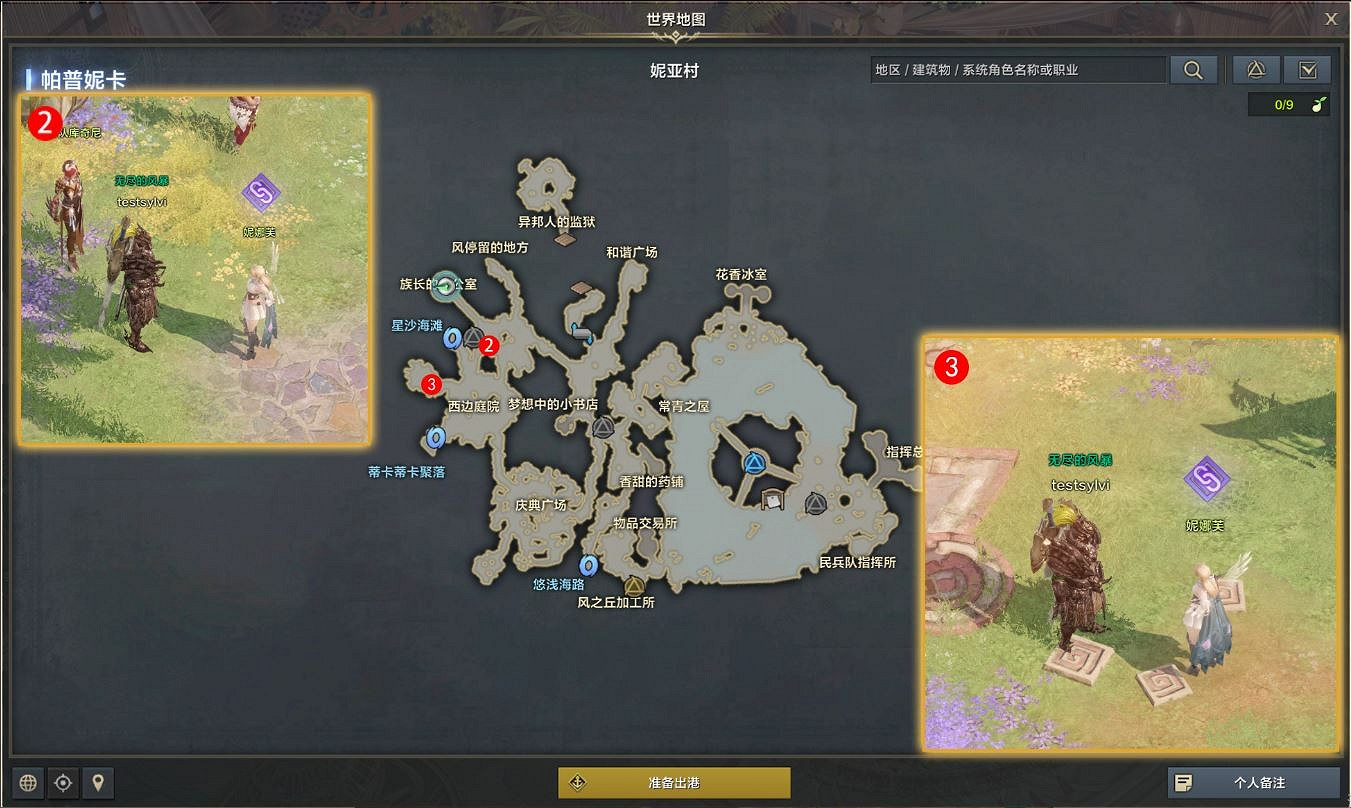1351x808 pixels.
Task: Click the 准备出港 button
Action: tap(674, 782)
